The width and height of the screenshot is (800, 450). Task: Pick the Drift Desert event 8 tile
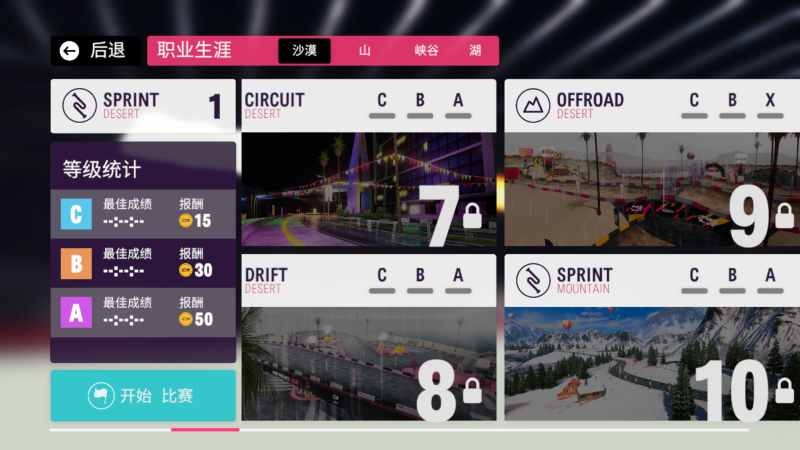pos(368,338)
